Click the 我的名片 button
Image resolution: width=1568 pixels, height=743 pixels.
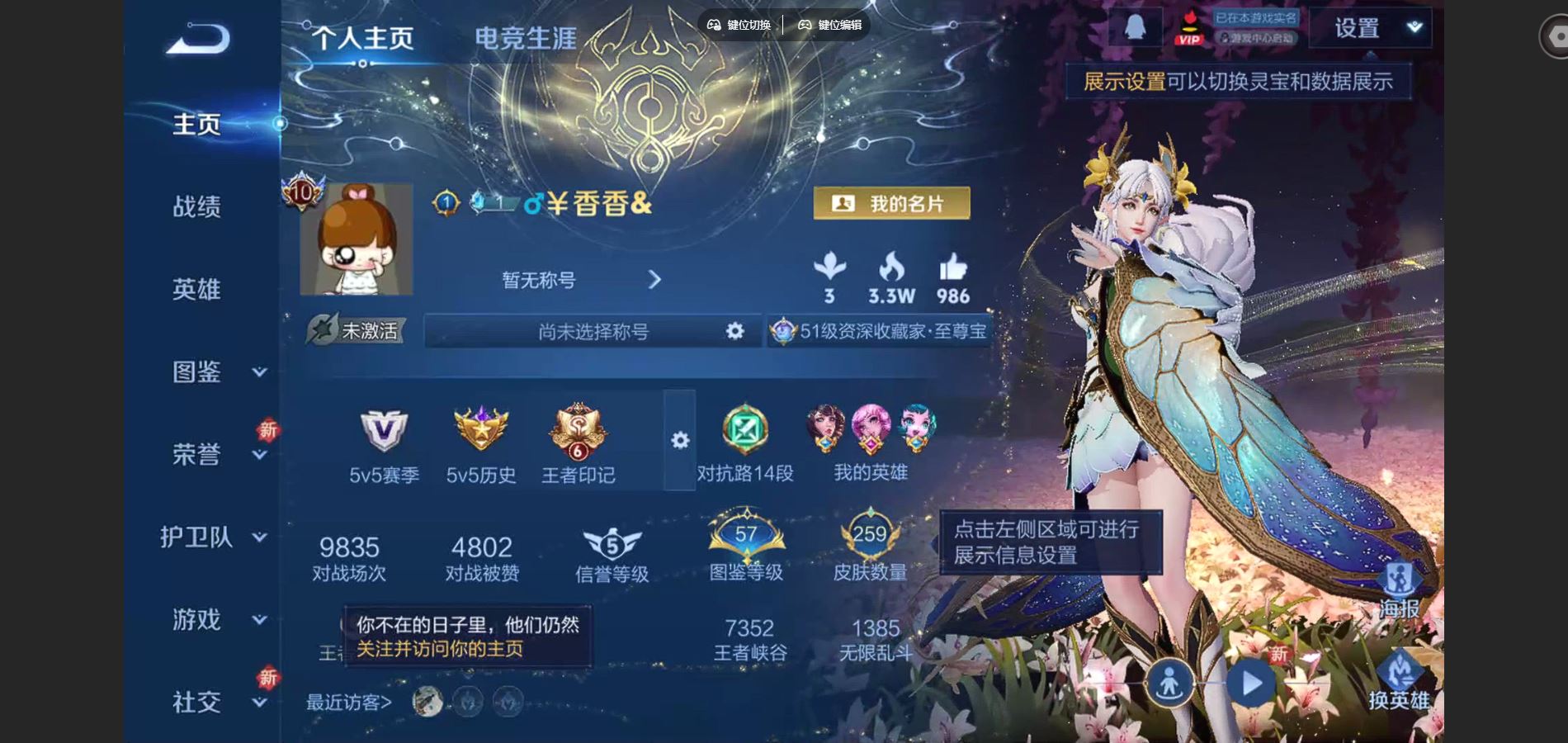point(894,203)
